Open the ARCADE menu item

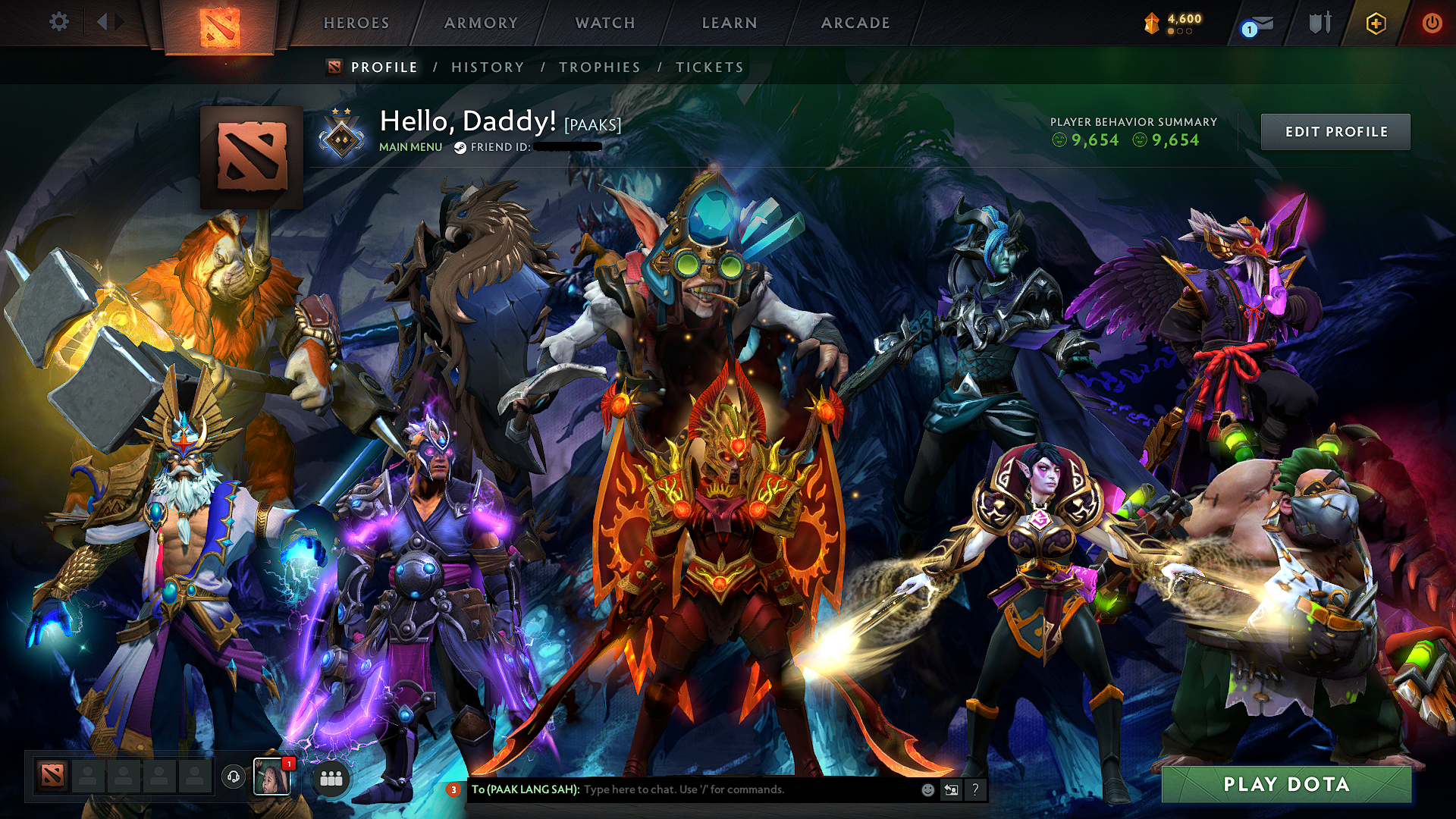[855, 23]
